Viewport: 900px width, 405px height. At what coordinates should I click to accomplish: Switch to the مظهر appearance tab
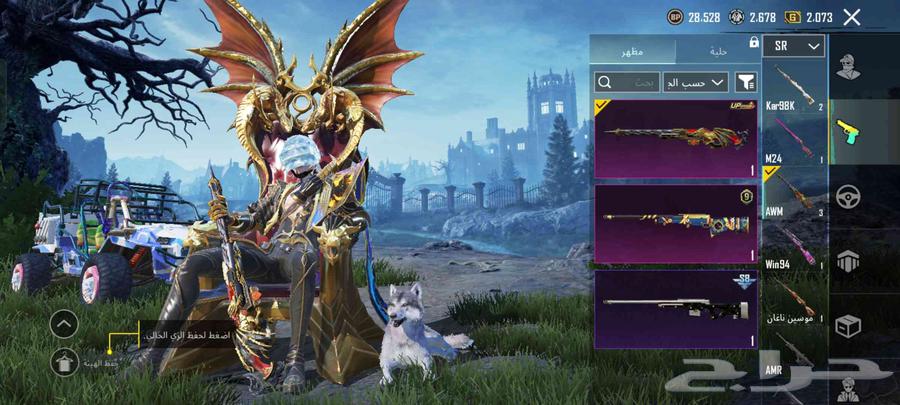(x=633, y=50)
